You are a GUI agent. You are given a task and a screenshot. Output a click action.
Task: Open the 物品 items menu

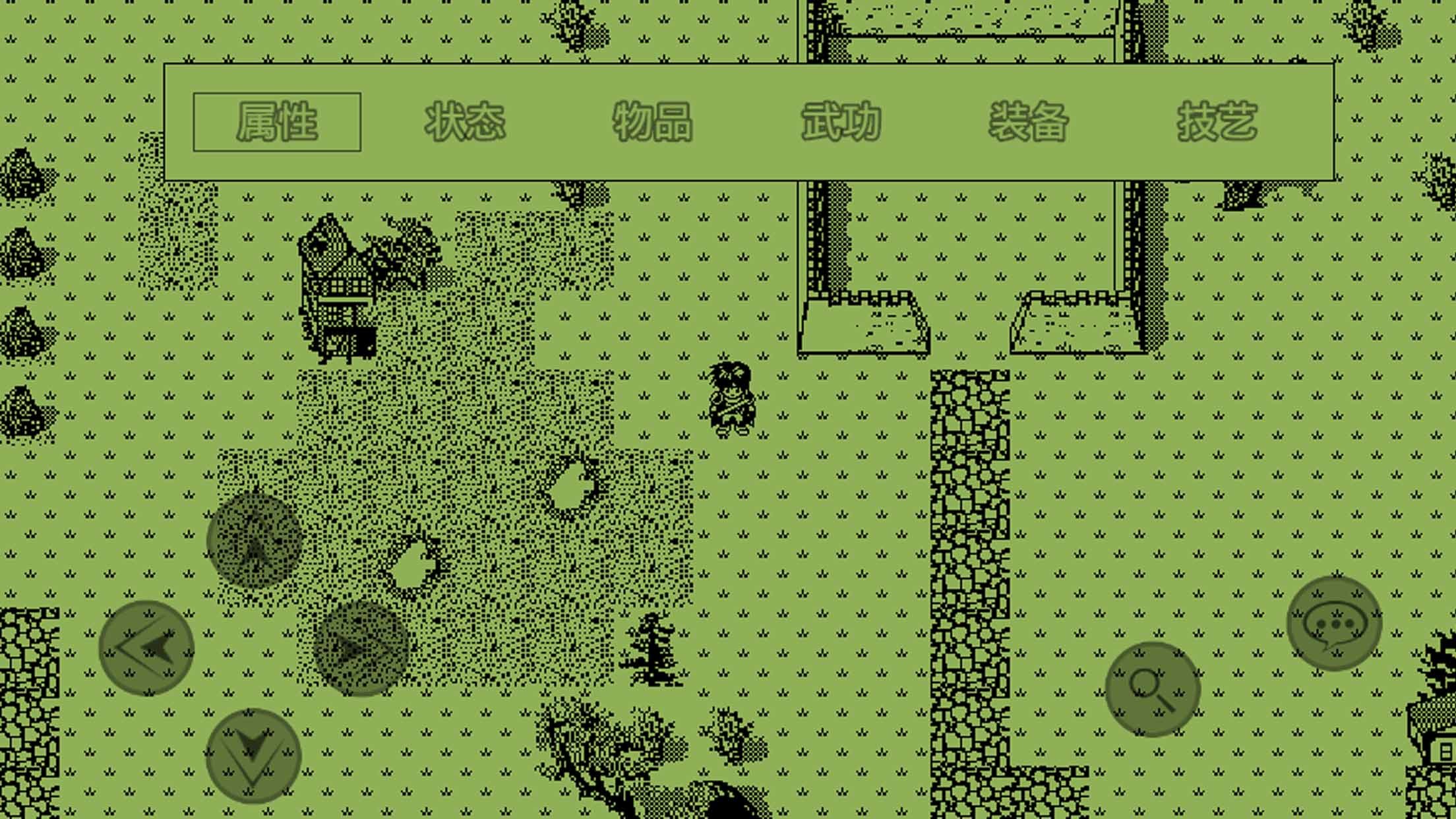tap(654, 122)
